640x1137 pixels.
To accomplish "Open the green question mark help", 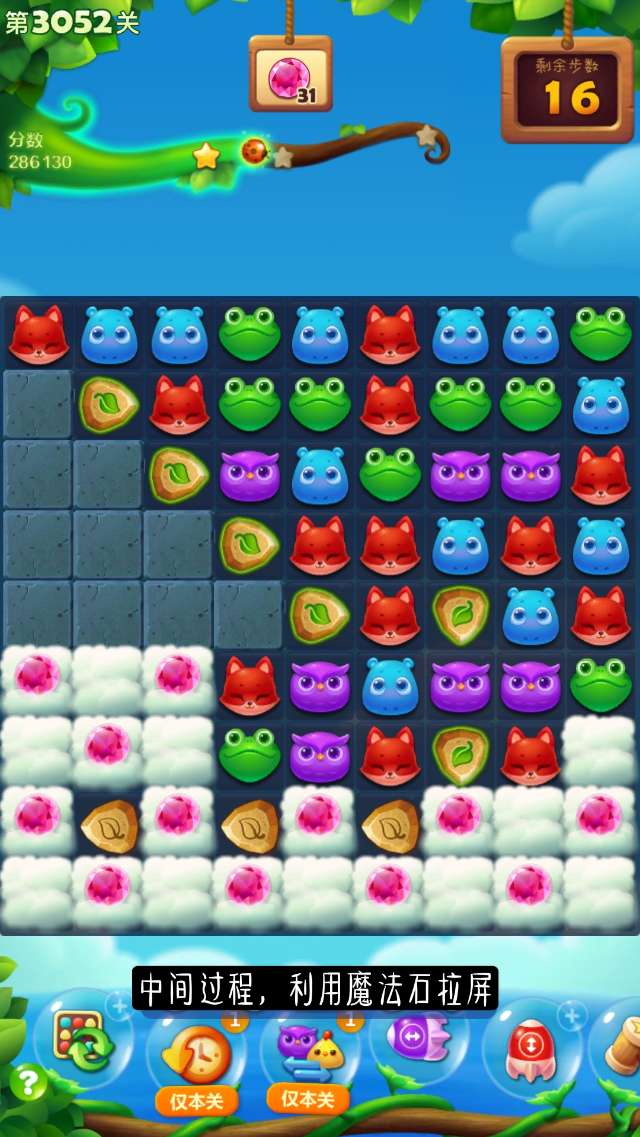I will (x=28, y=1082).
